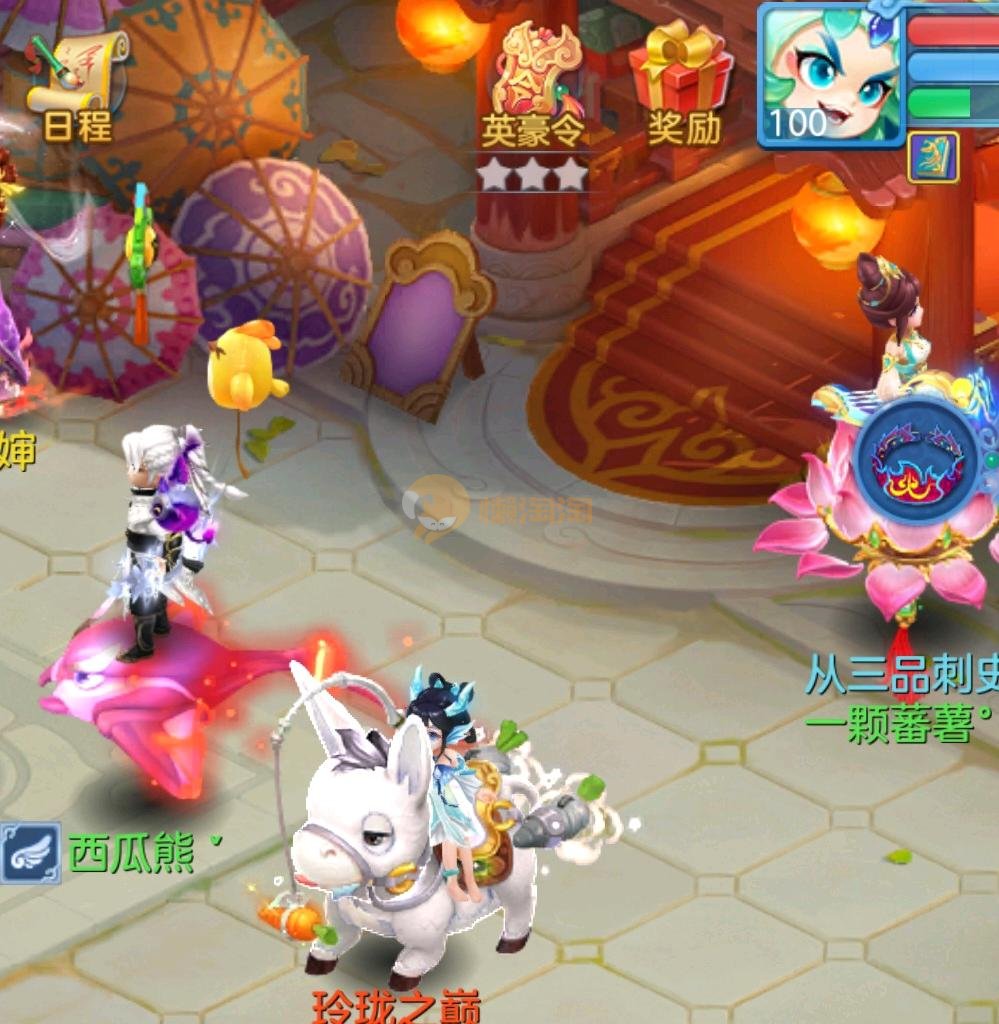The image size is (999, 1024).
Task: Tap the round flame emblem on the lotus
Action: click(x=916, y=459)
